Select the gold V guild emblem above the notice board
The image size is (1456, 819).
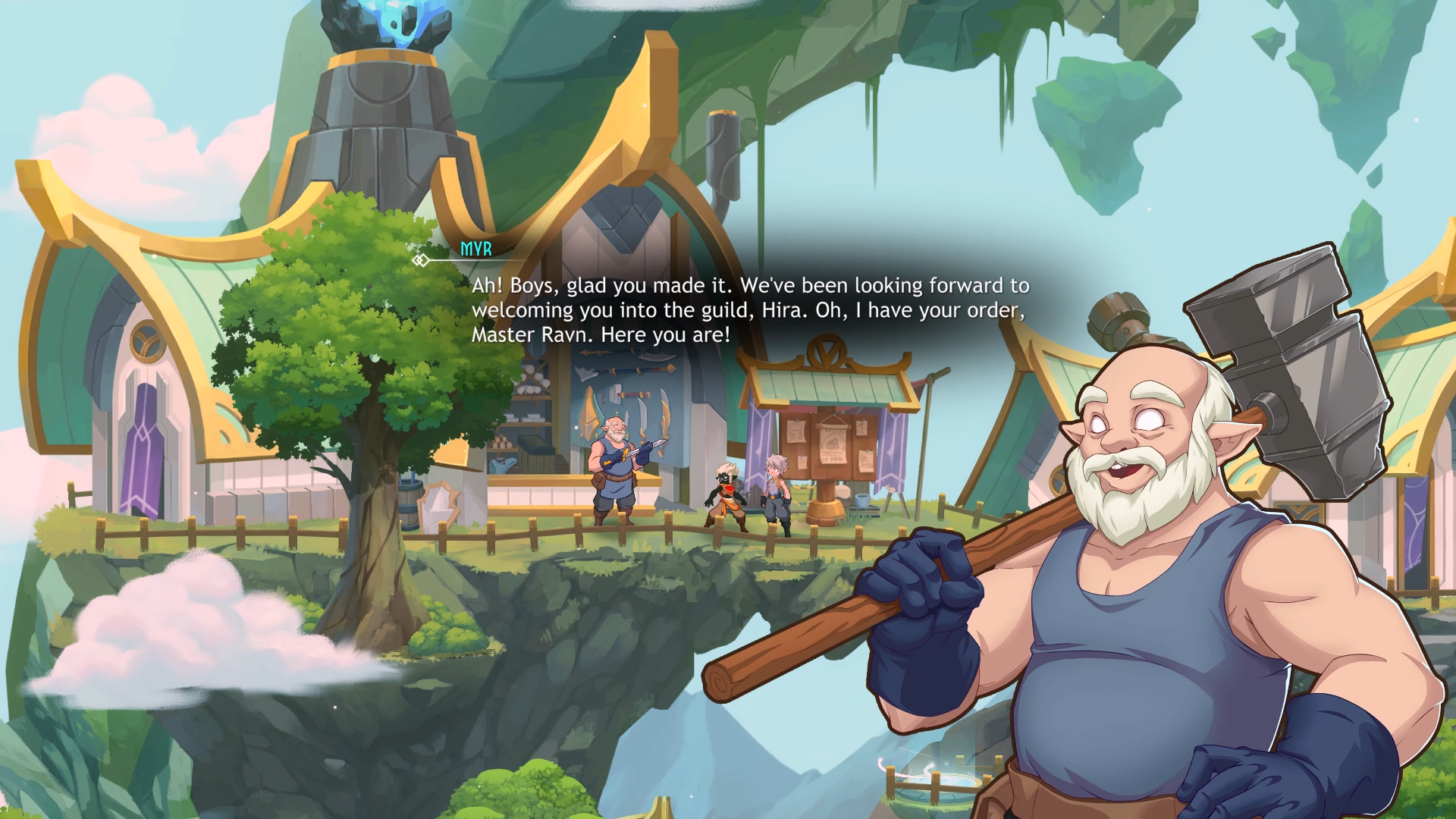826,351
